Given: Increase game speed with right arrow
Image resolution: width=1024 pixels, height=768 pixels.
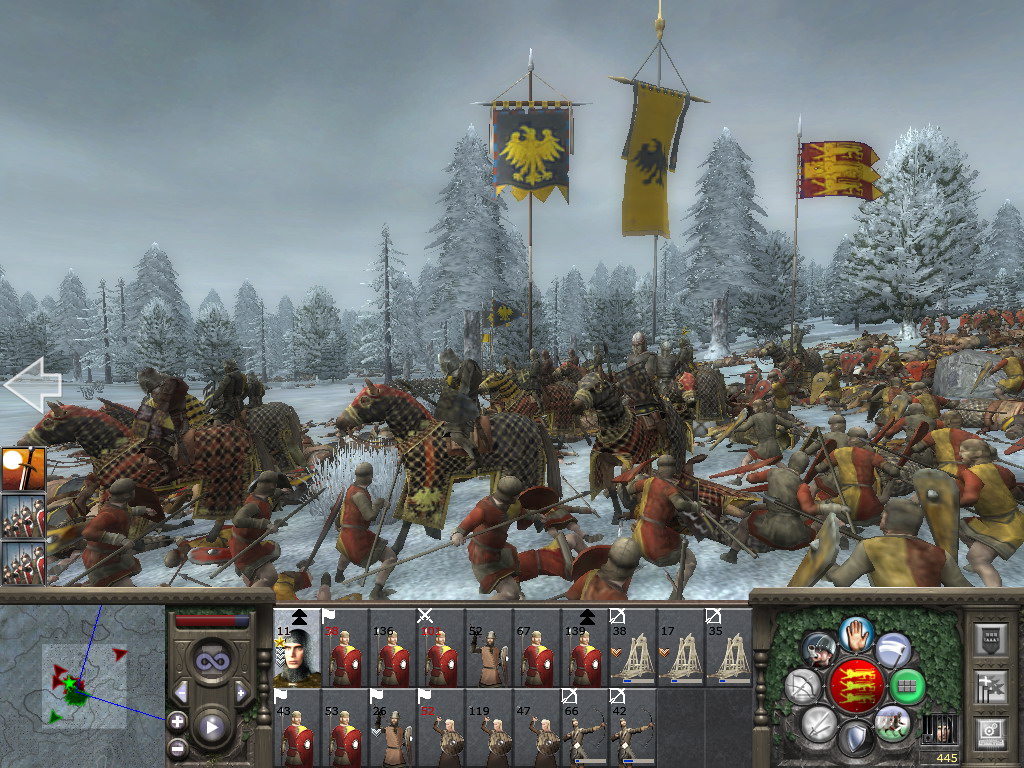Looking at the screenshot, I should click(x=241, y=692).
